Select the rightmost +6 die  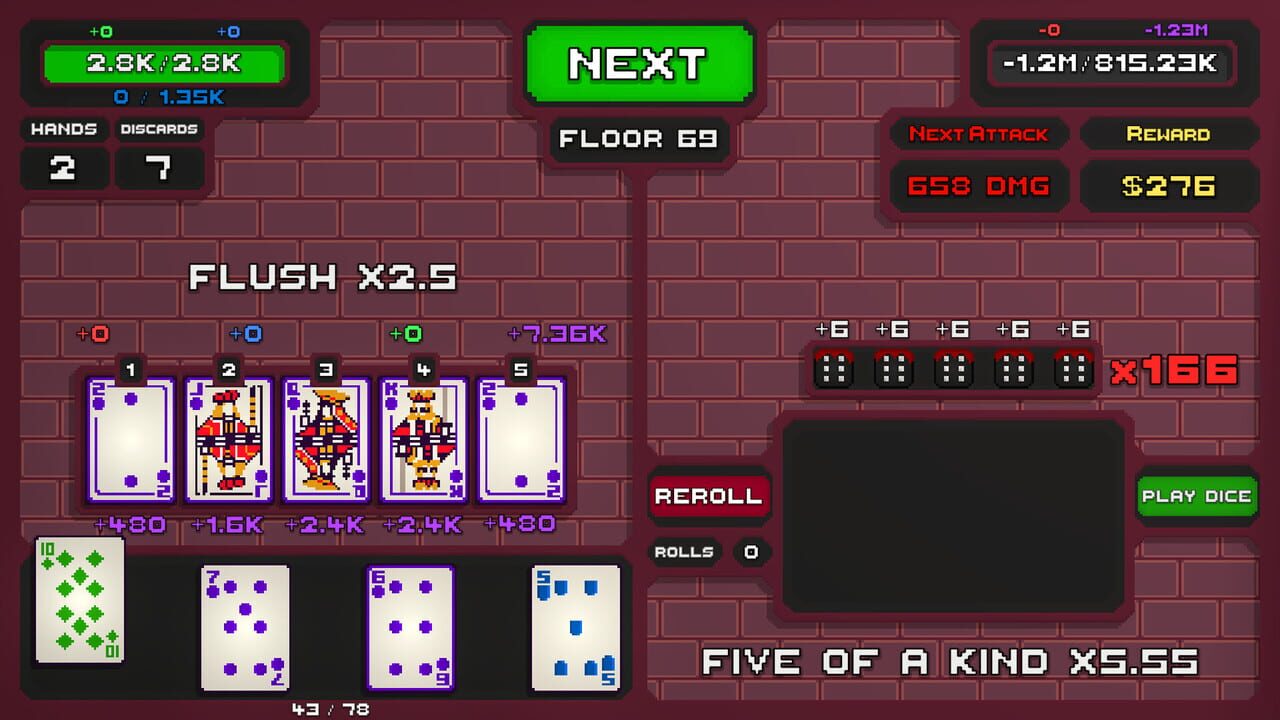[1070, 368]
